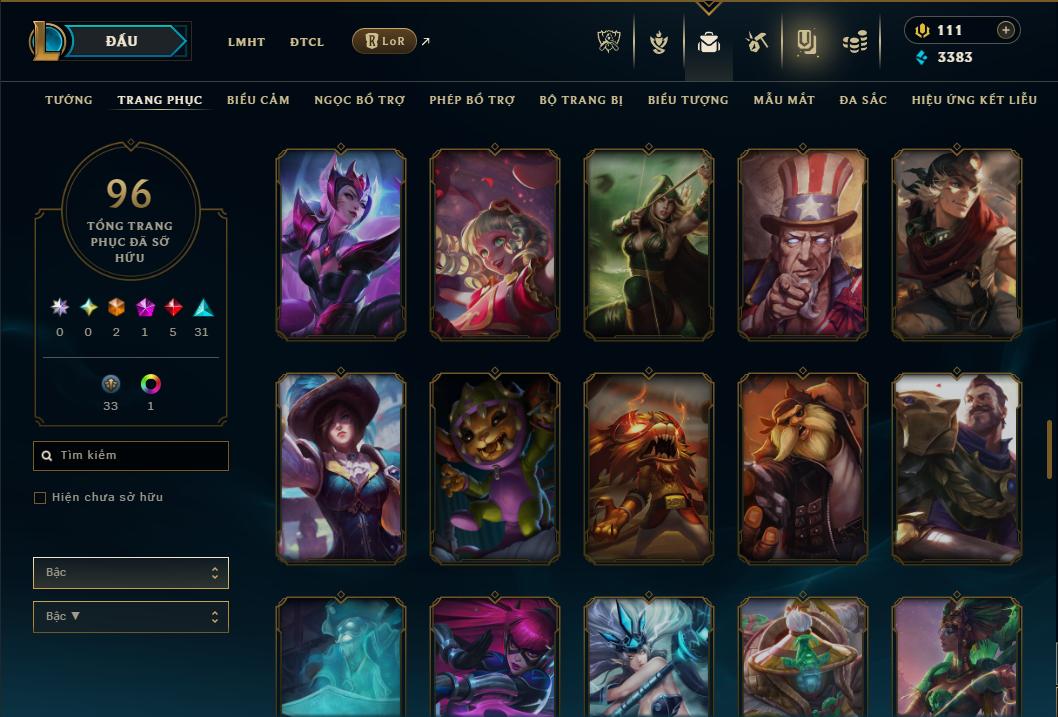Launch the LoR link
This screenshot has width=1058, height=717.
(x=385, y=41)
